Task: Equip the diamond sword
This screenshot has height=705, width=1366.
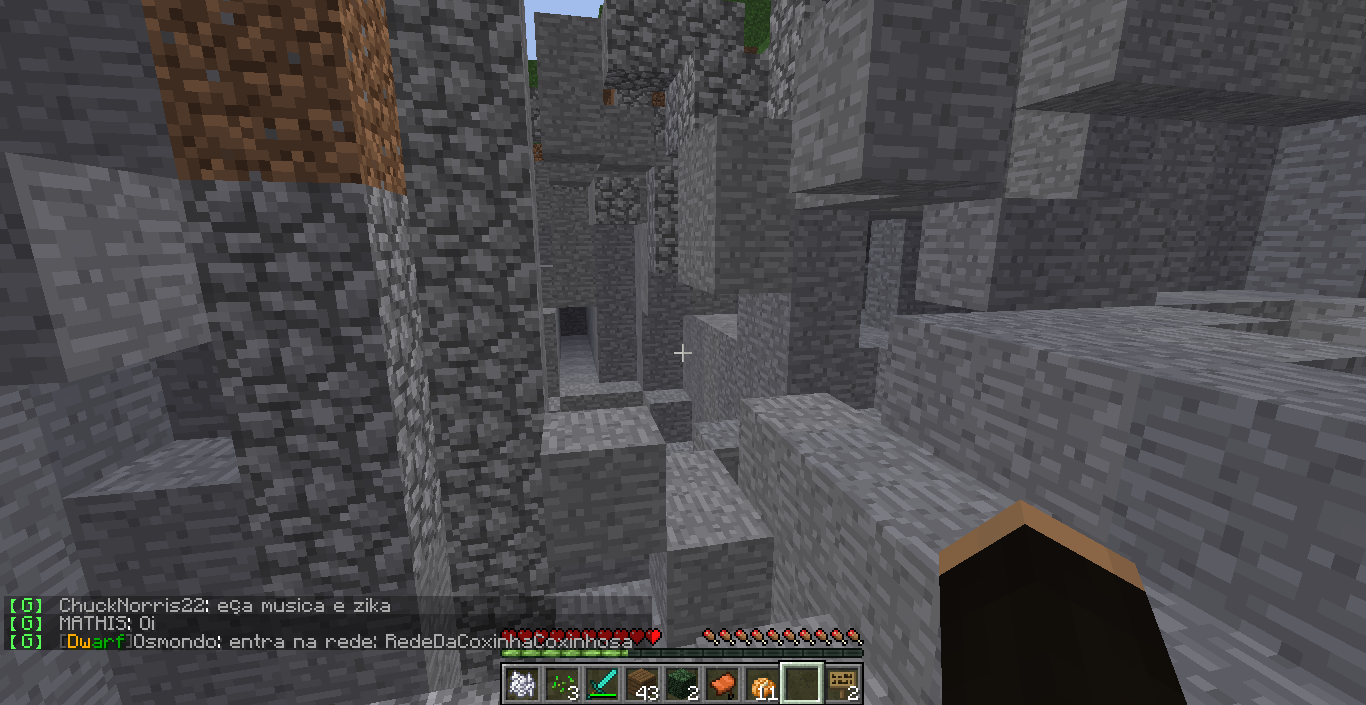Action: (x=601, y=684)
